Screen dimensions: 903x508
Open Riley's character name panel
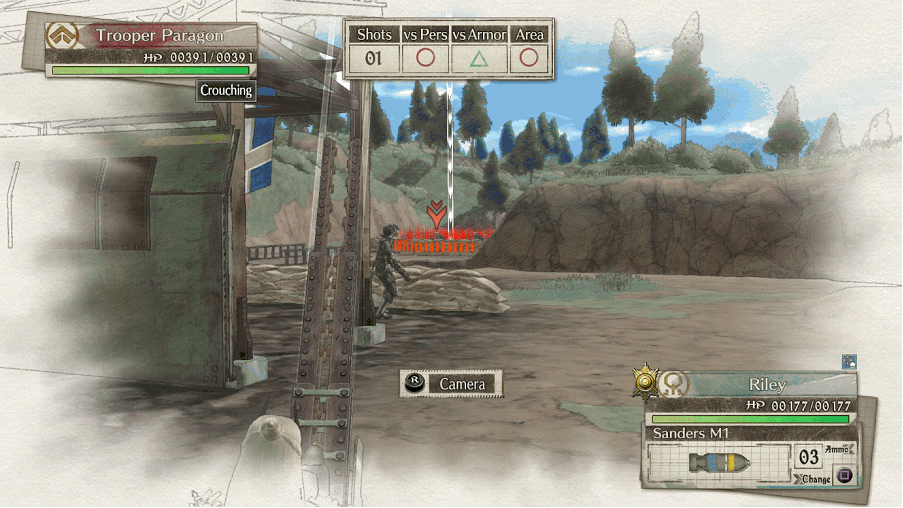tap(766, 384)
